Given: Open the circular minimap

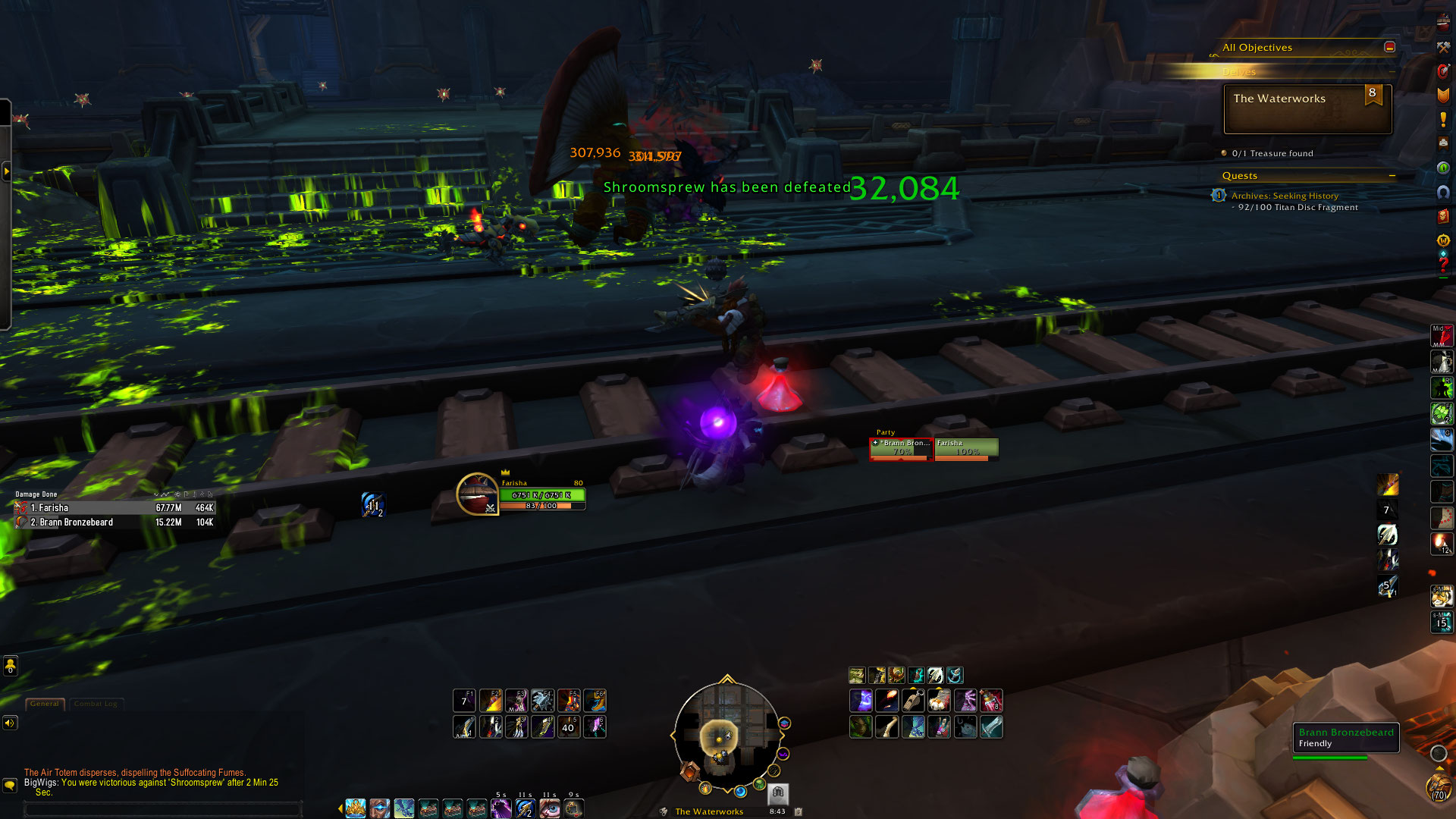Looking at the screenshot, I should [x=726, y=734].
